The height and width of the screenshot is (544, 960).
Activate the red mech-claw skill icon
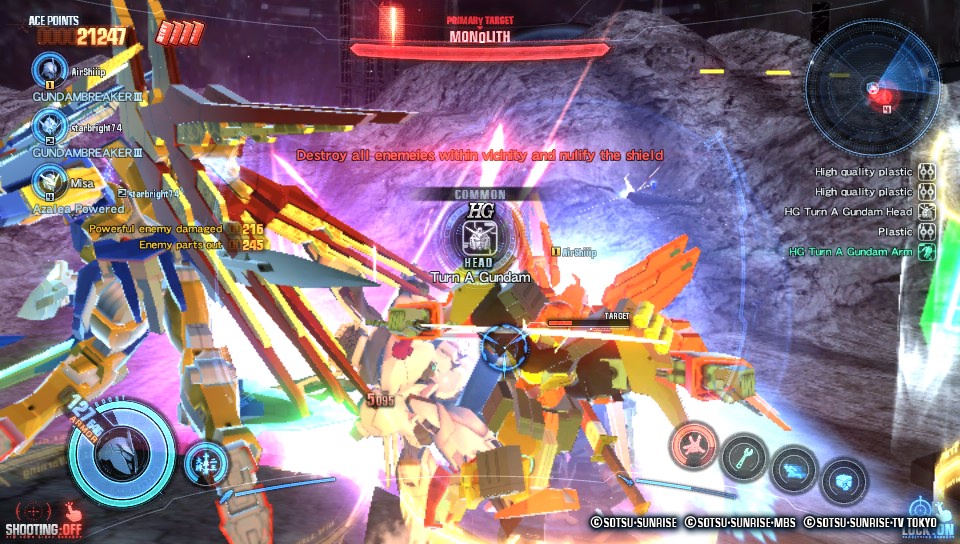(694, 443)
